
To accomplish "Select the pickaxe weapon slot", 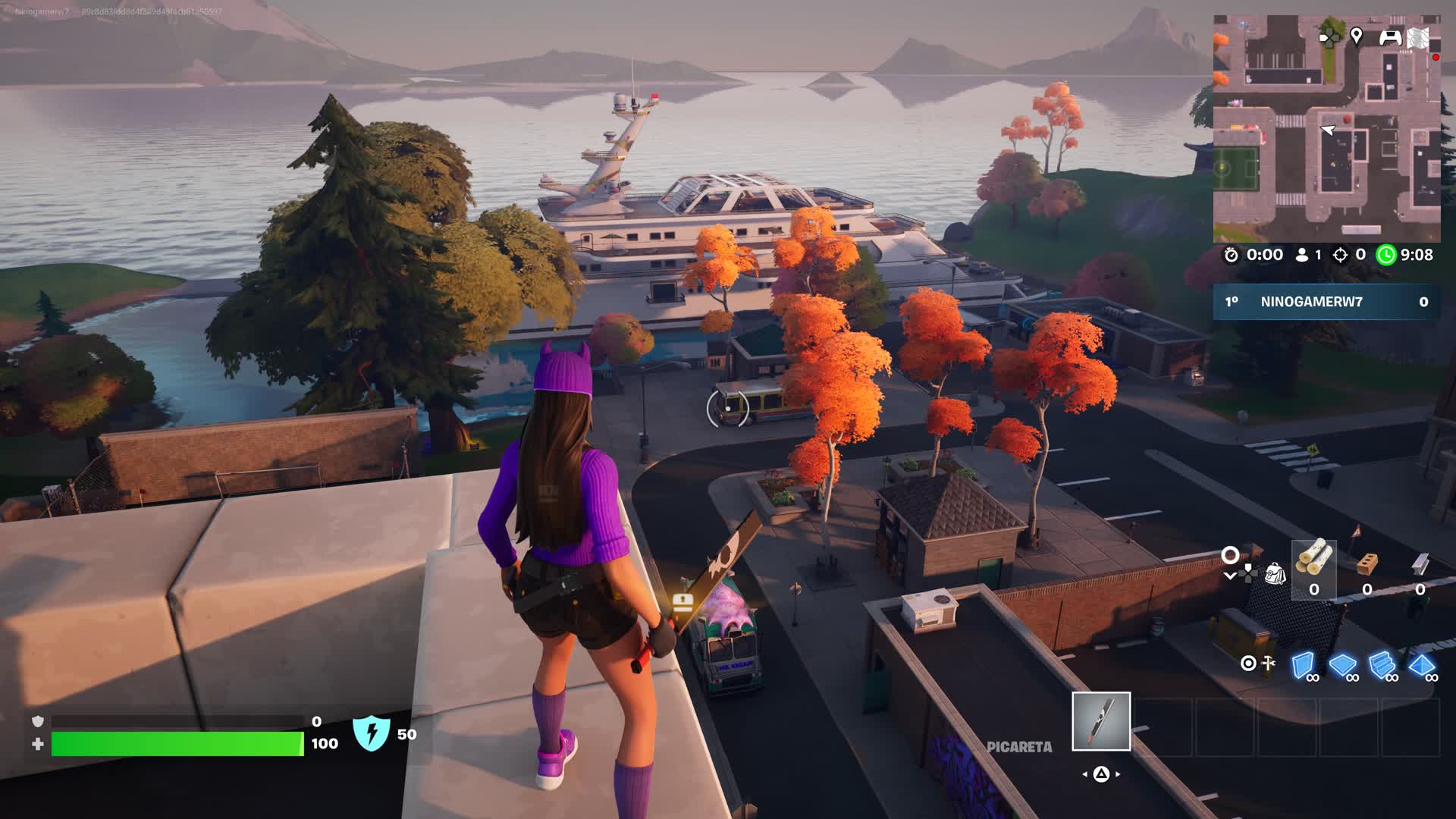I will click(x=1100, y=721).
